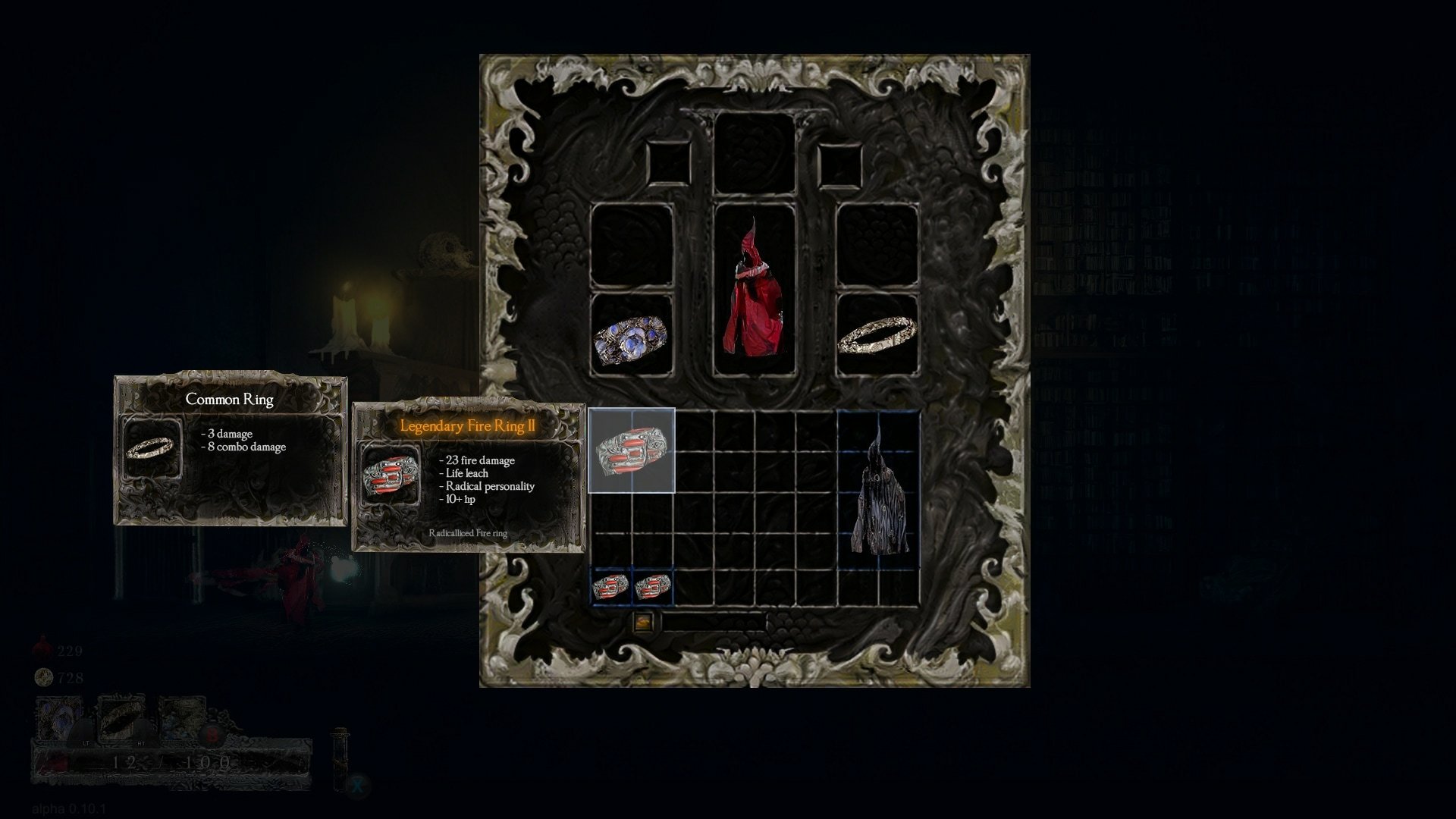This screenshot has height=819, width=1456.
Task: Select the equipped Common Ring slot
Action: click(x=877, y=336)
